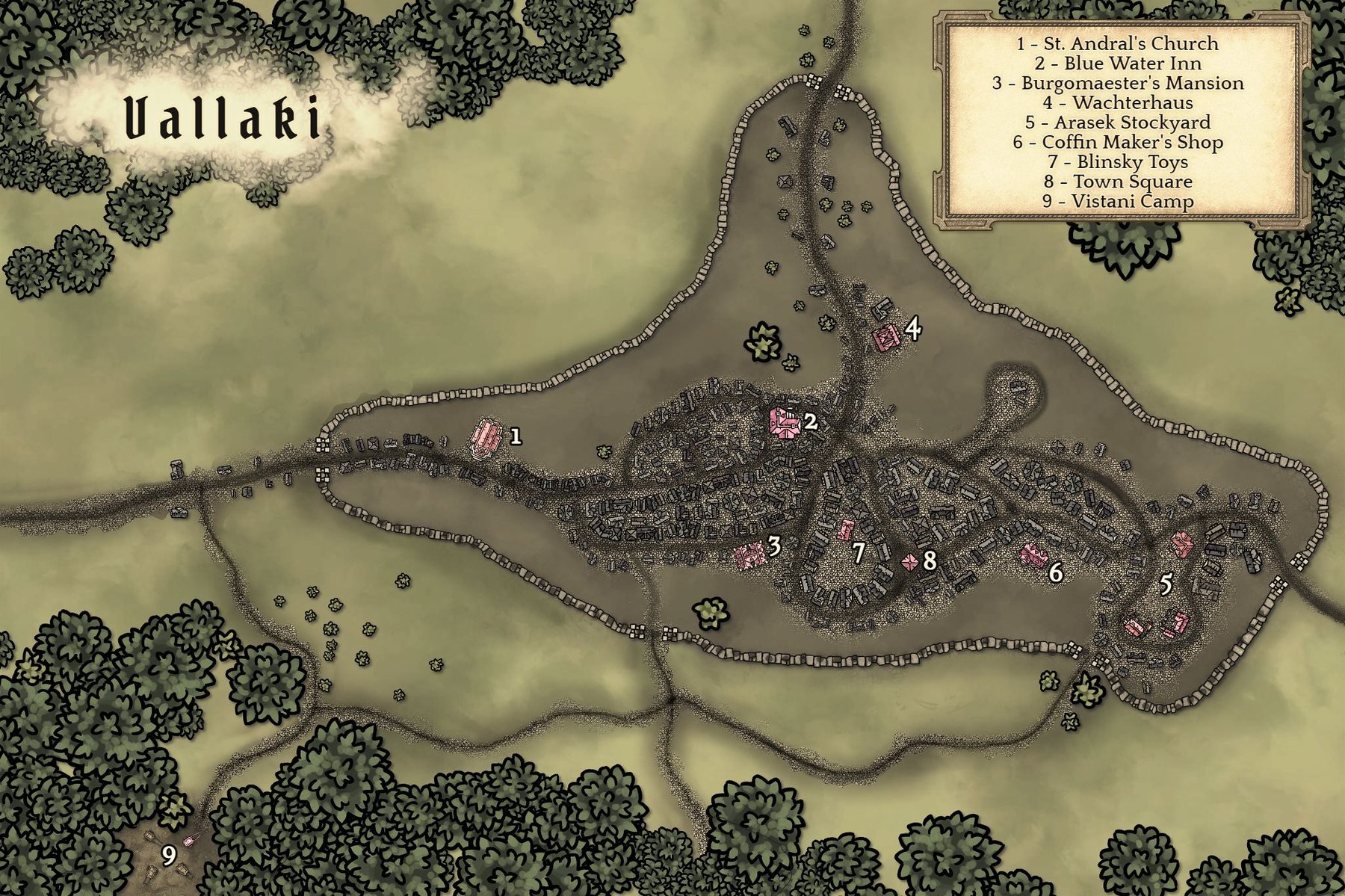This screenshot has height=896, width=1345.
Task: Select Town Square in the legend
Action: coord(1117,182)
